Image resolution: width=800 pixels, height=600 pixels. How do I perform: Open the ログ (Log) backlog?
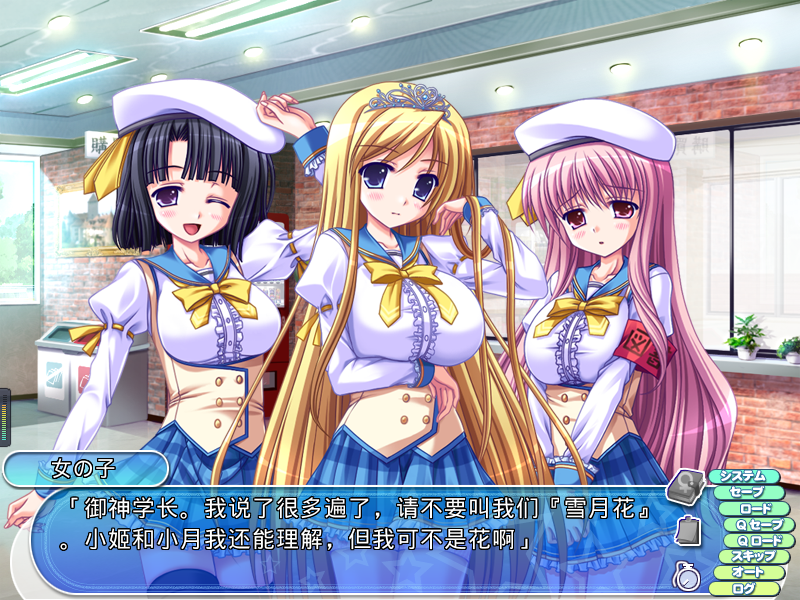pos(744,588)
